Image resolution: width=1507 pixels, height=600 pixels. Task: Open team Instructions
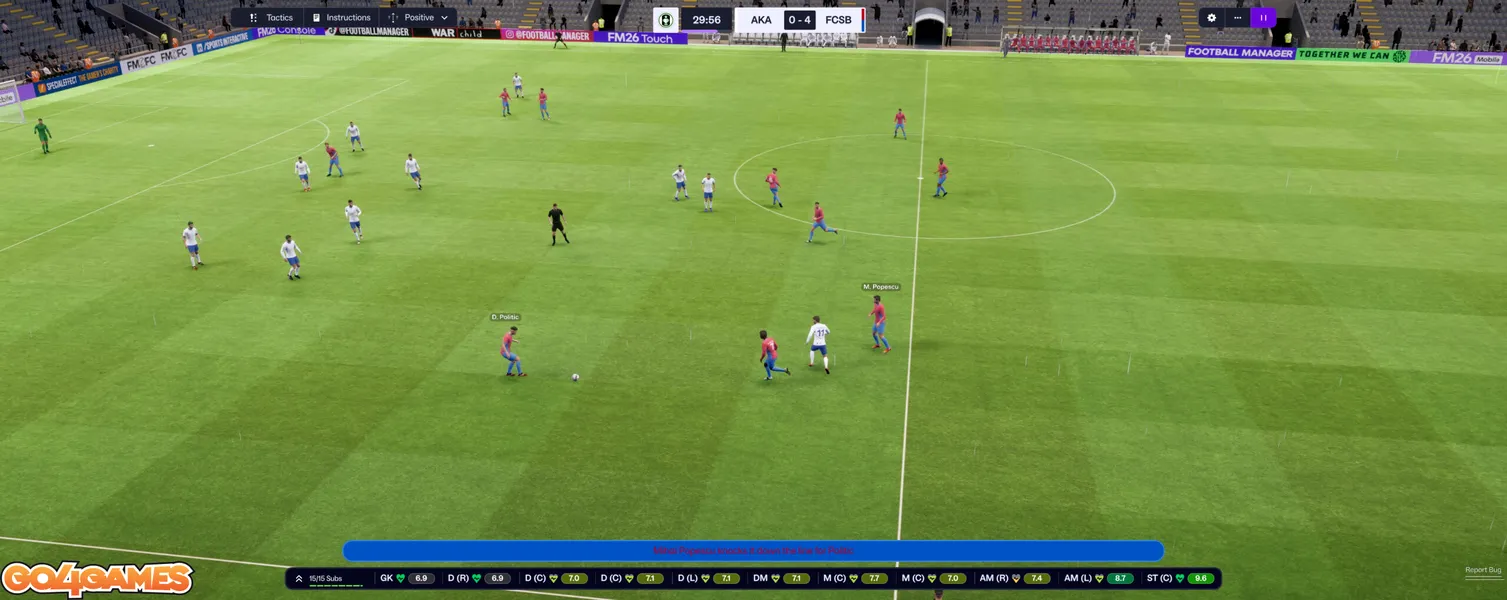pyautogui.click(x=341, y=18)
